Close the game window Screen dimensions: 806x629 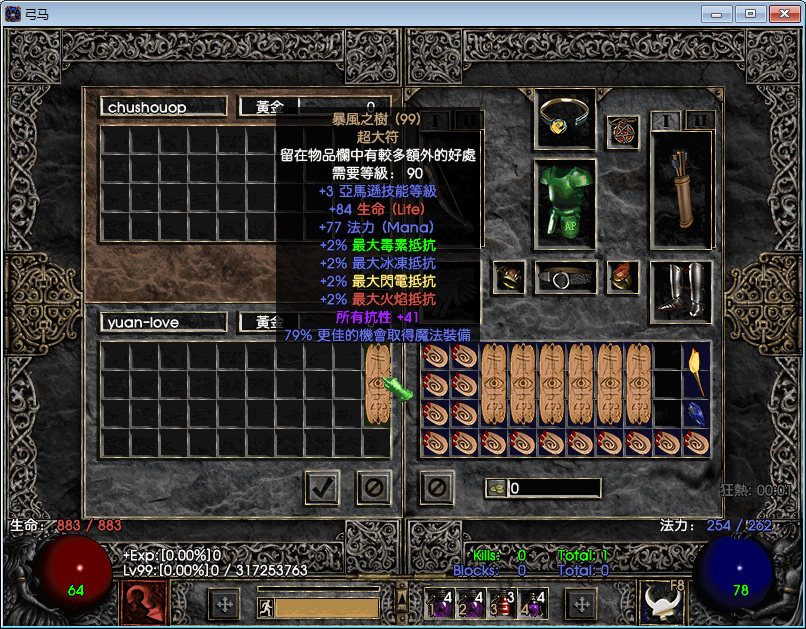(x=780, y=13)
